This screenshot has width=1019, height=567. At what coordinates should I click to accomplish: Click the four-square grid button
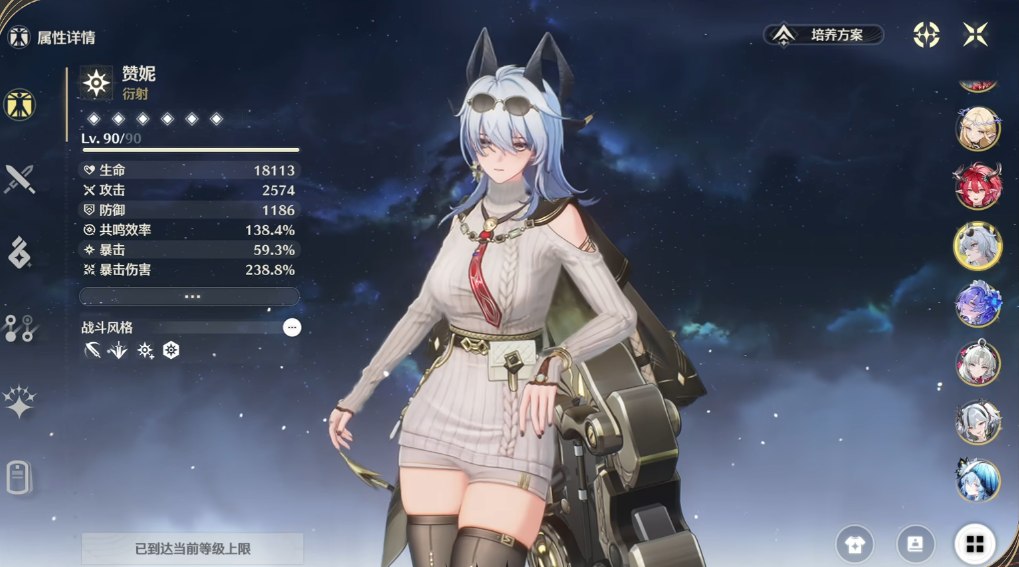(975, 544)
